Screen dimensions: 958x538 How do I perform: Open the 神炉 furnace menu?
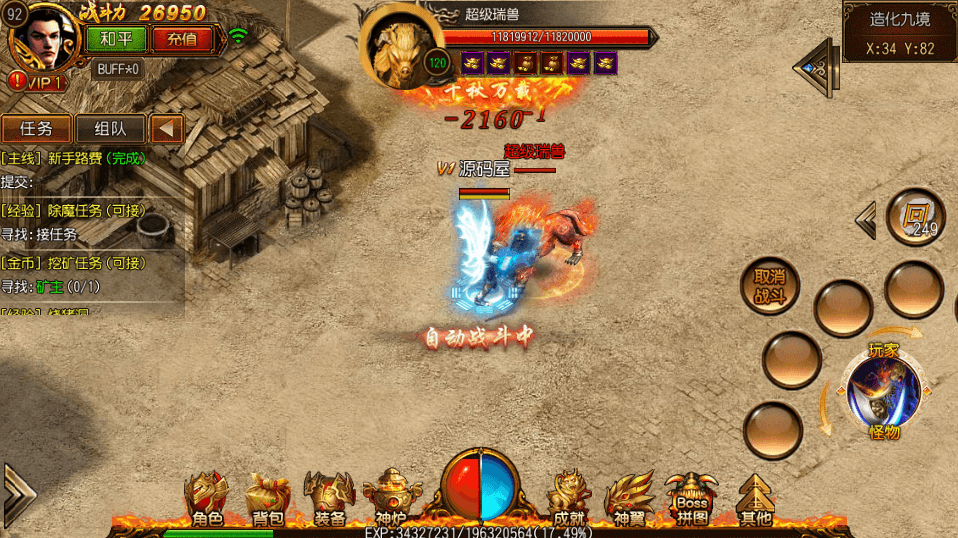(x=389, y=498)
